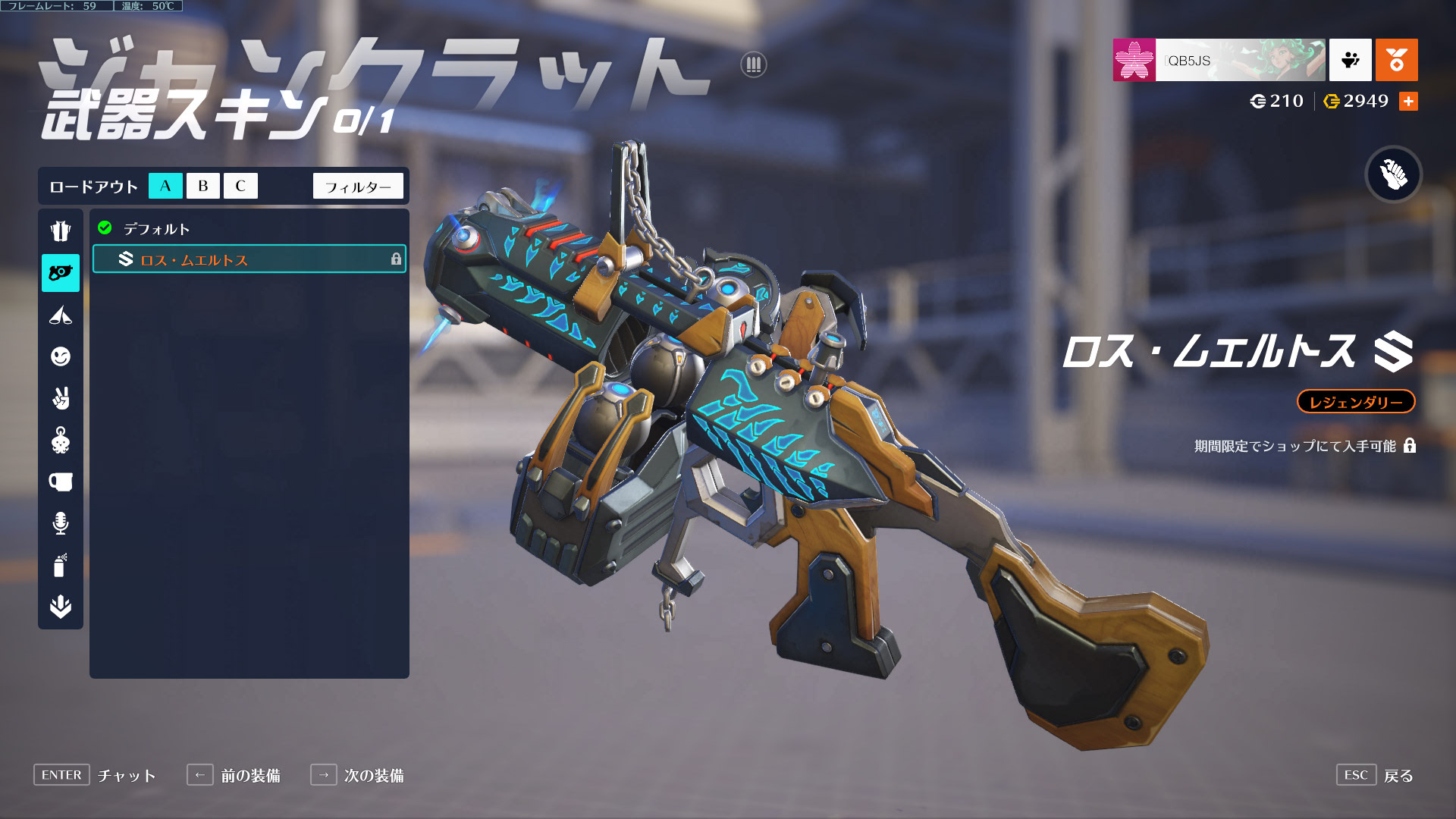
Task: Open the downward chevron category at sidebar bottom
Action: click(x=61, y=607)
